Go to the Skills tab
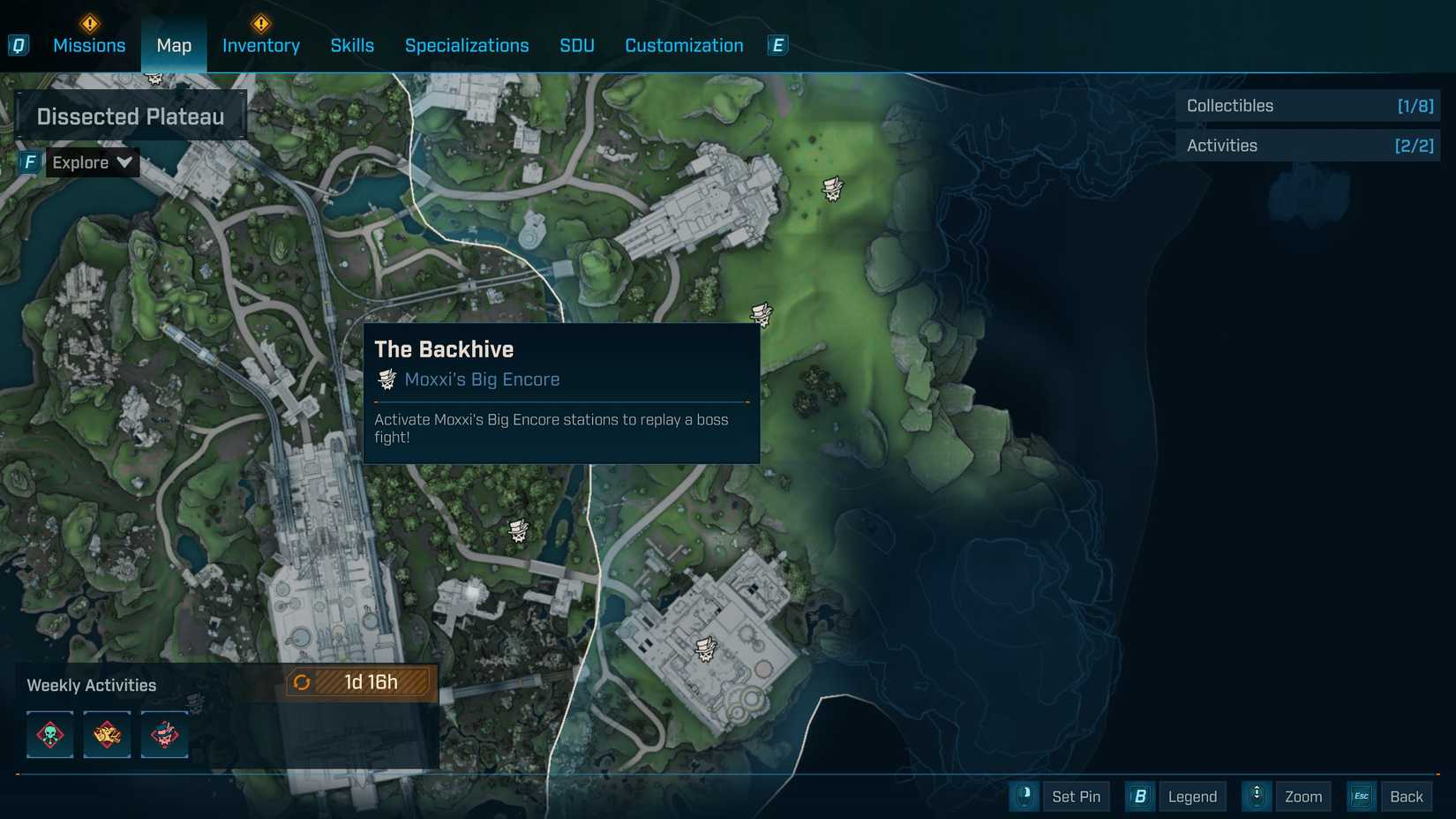This screenshot has width=1456, height=819. [x=352, y=46]
